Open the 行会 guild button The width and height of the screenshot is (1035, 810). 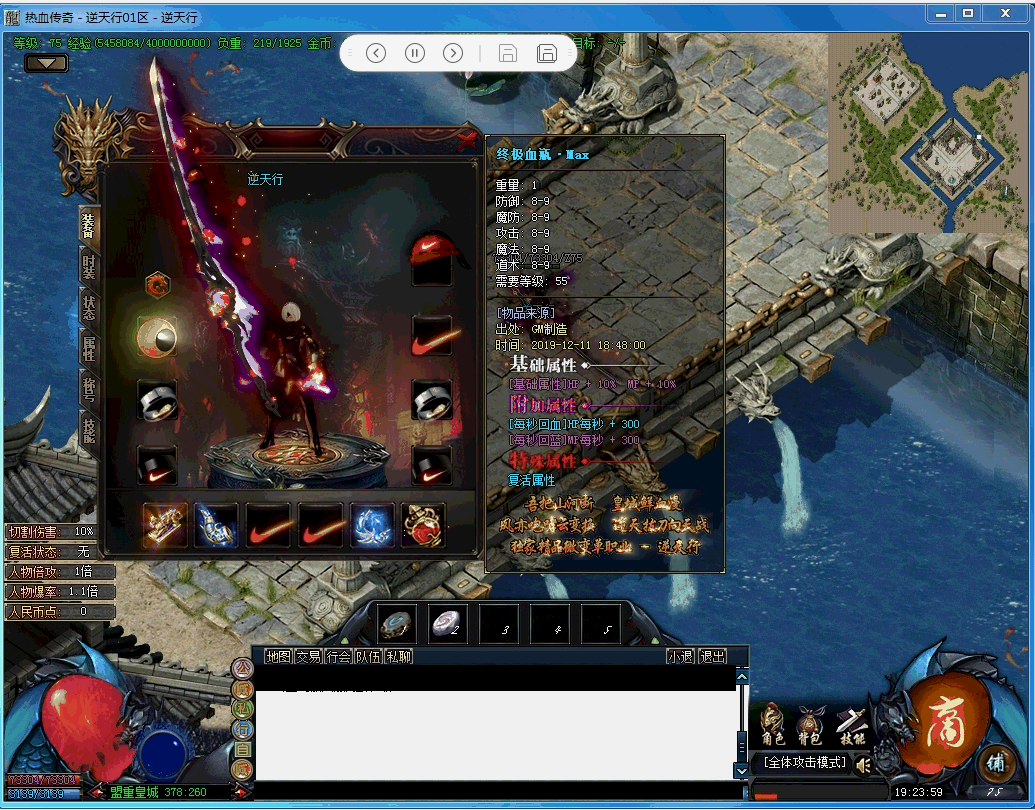338,656
